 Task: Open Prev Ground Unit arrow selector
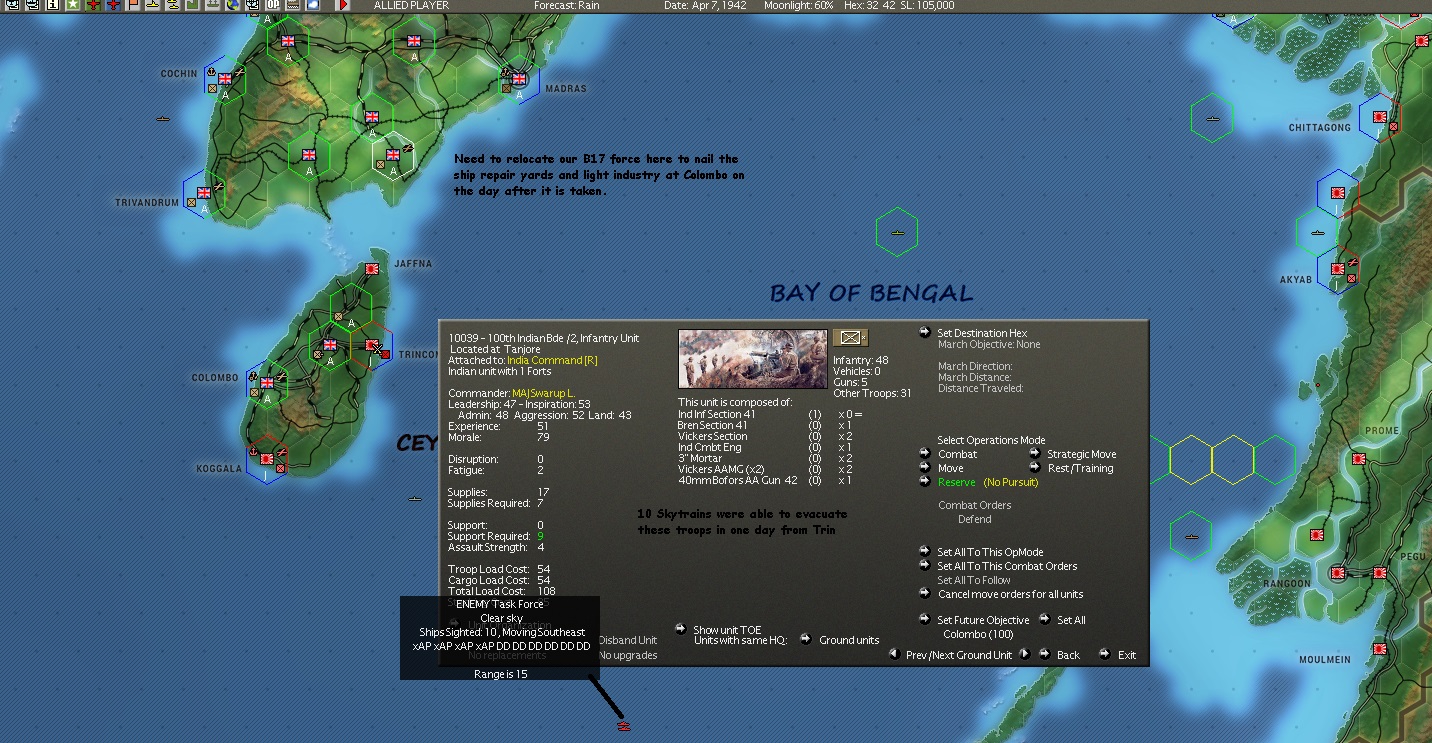click(892, 655)
